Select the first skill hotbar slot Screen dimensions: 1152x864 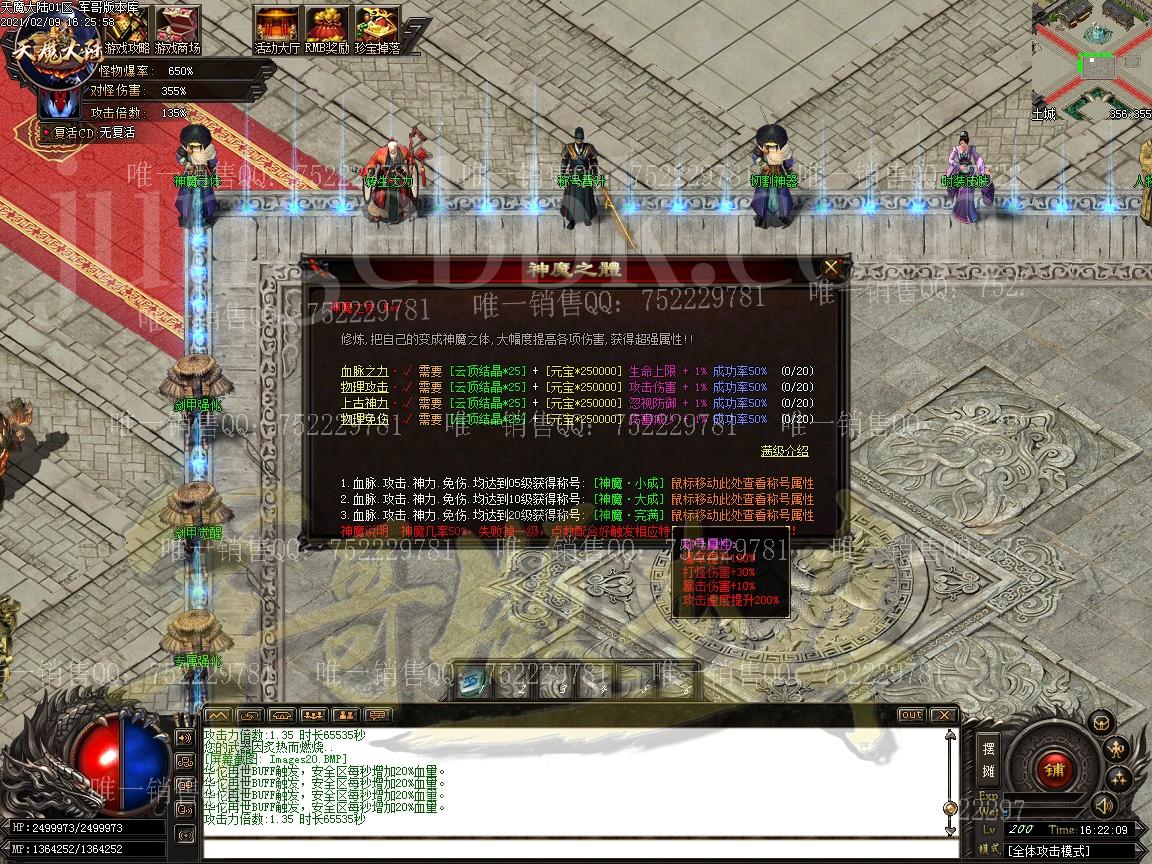point(474,684)
